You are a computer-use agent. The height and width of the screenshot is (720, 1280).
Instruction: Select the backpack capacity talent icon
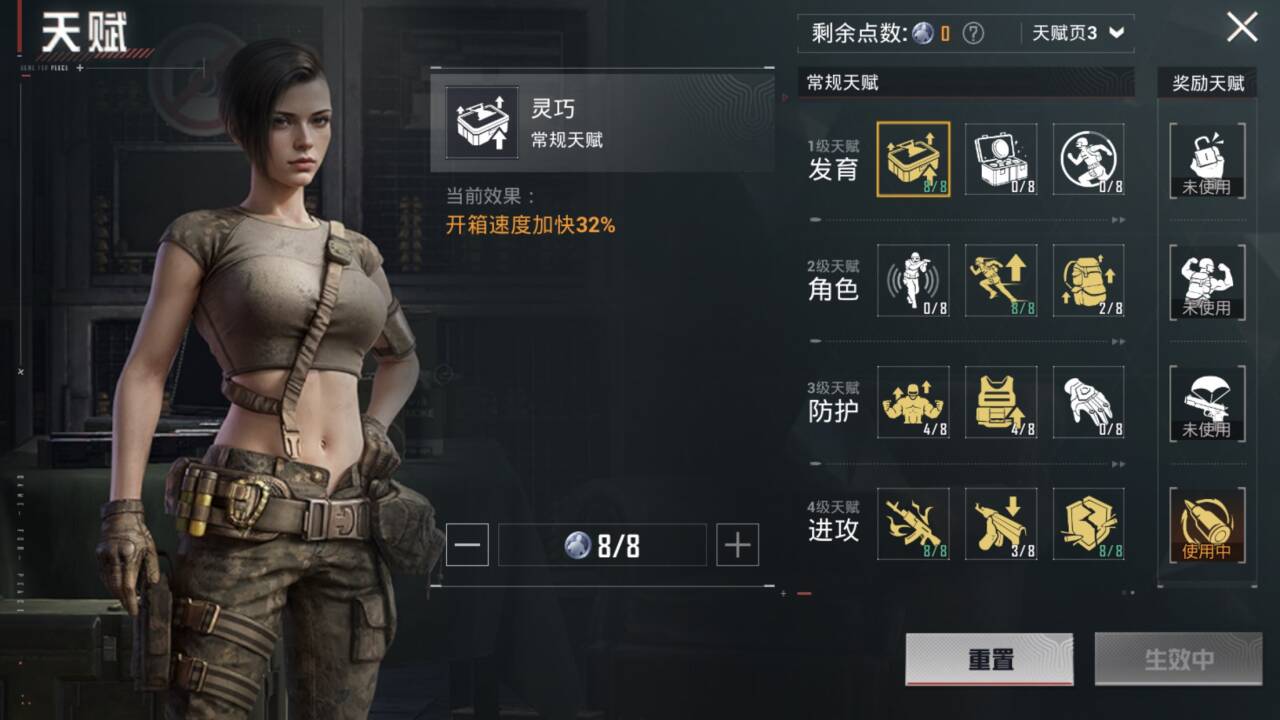pyautogui.click(x=1089, y=282)
